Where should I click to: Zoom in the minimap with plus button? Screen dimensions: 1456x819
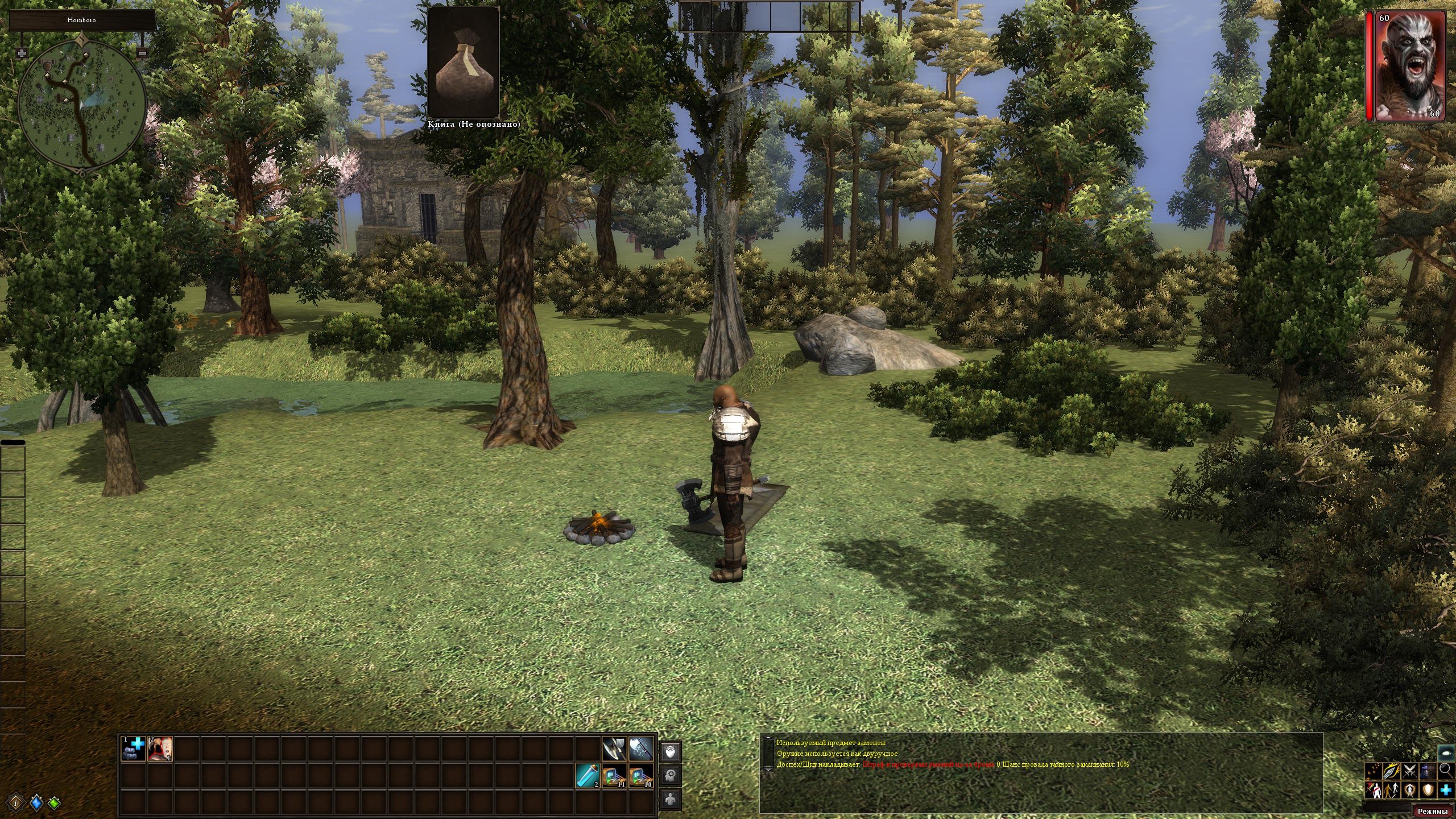(22, 53)
